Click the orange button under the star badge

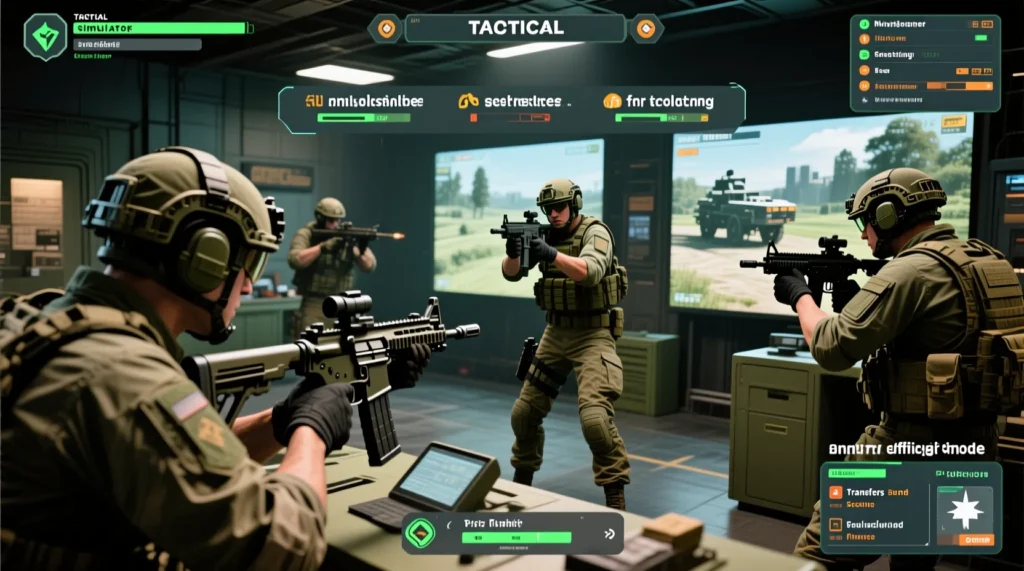tap(975, 540)
